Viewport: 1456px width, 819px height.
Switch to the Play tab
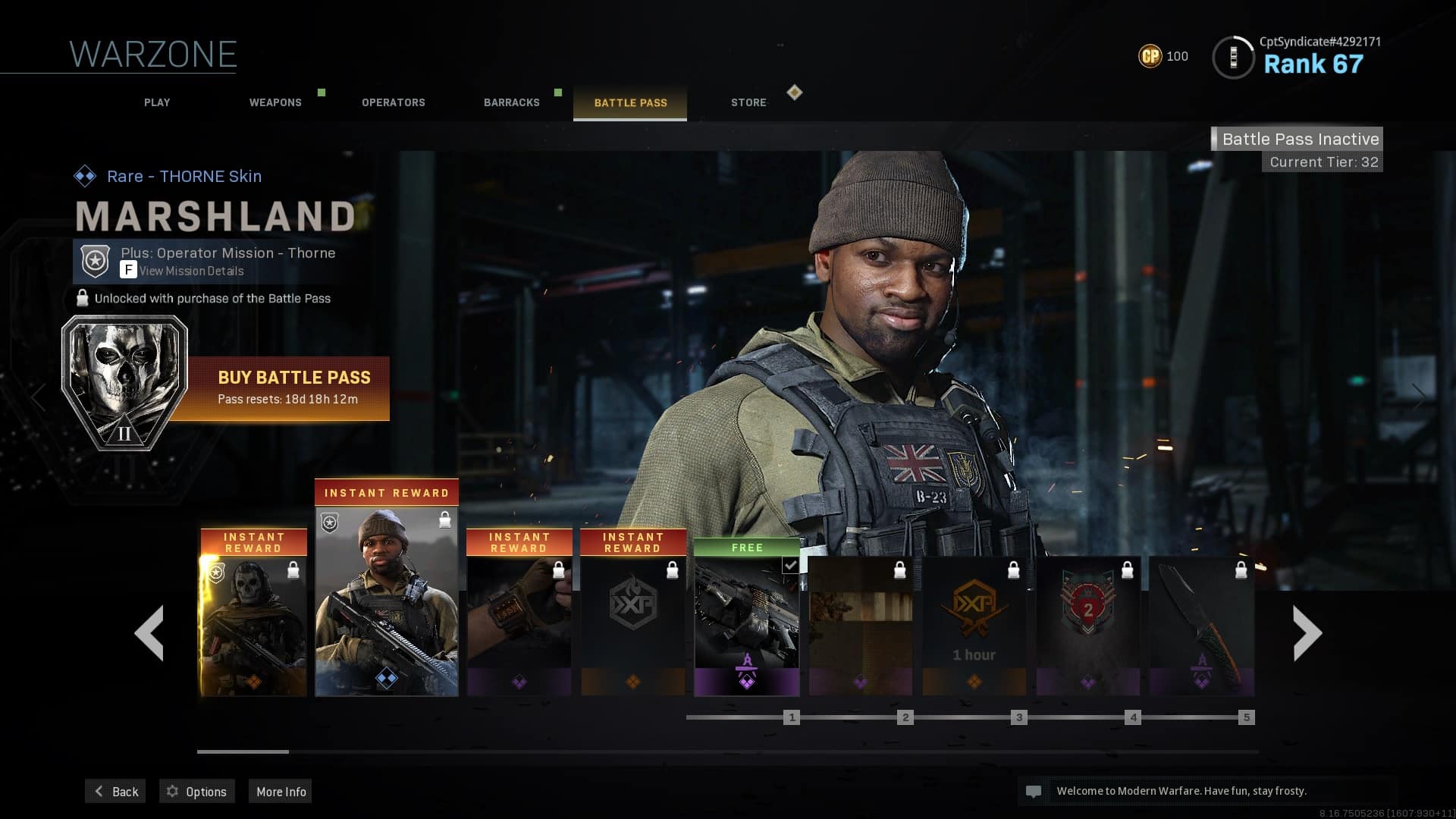157,102
